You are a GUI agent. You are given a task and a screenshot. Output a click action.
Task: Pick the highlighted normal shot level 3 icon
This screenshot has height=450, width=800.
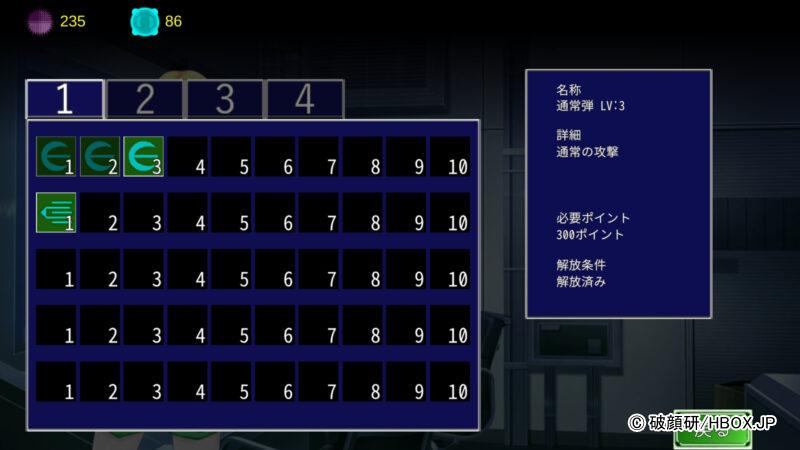coord(144,157)
